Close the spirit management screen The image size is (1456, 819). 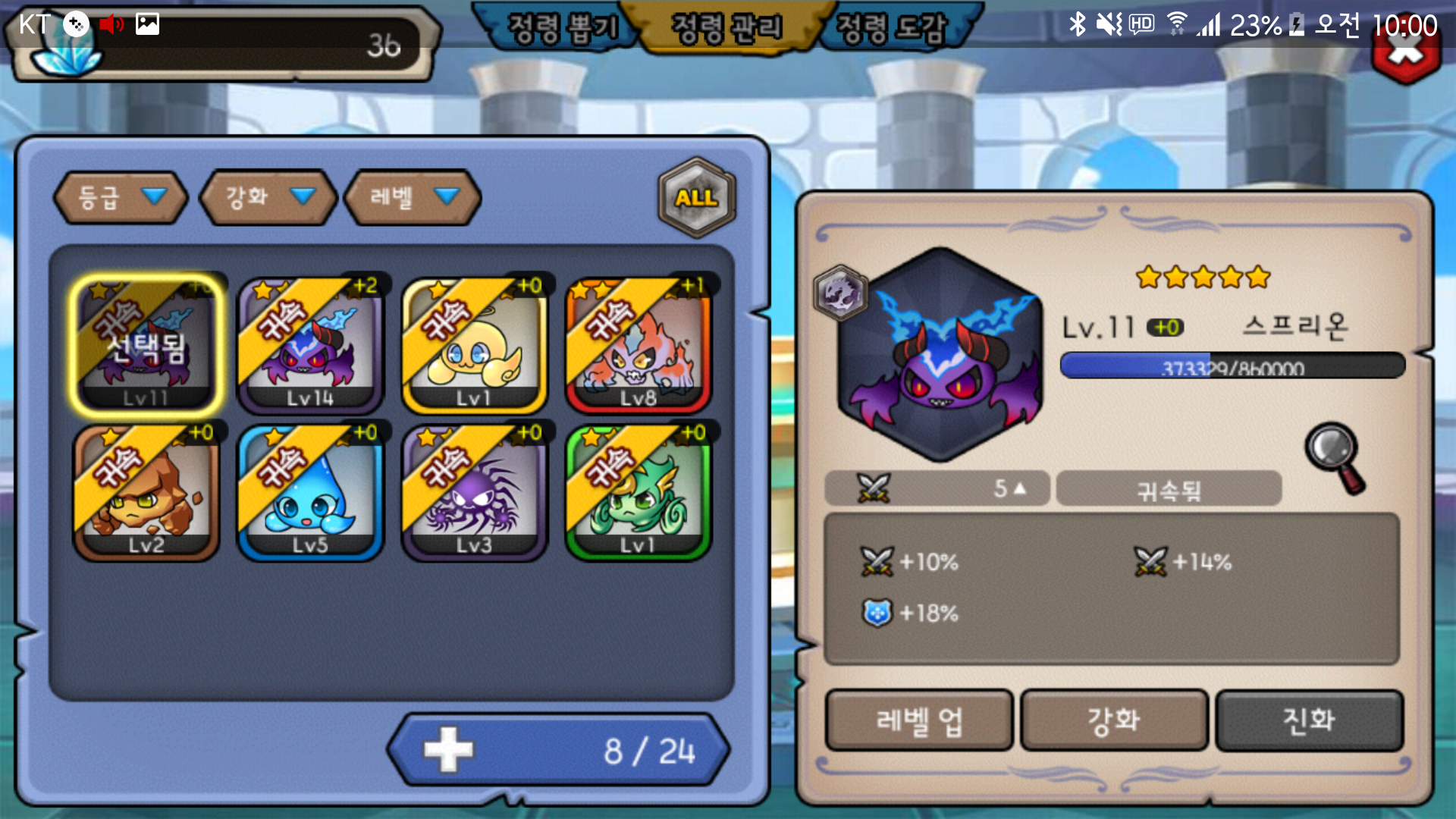pyautogui.click(x=1406, y=58)
